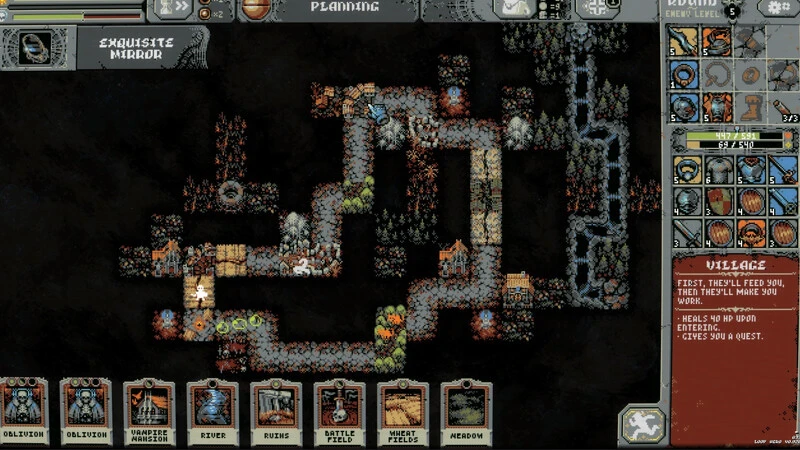Click the Exquisite Mirror trait icon
The width and height of the screenshot is (800, 450).
37,47
